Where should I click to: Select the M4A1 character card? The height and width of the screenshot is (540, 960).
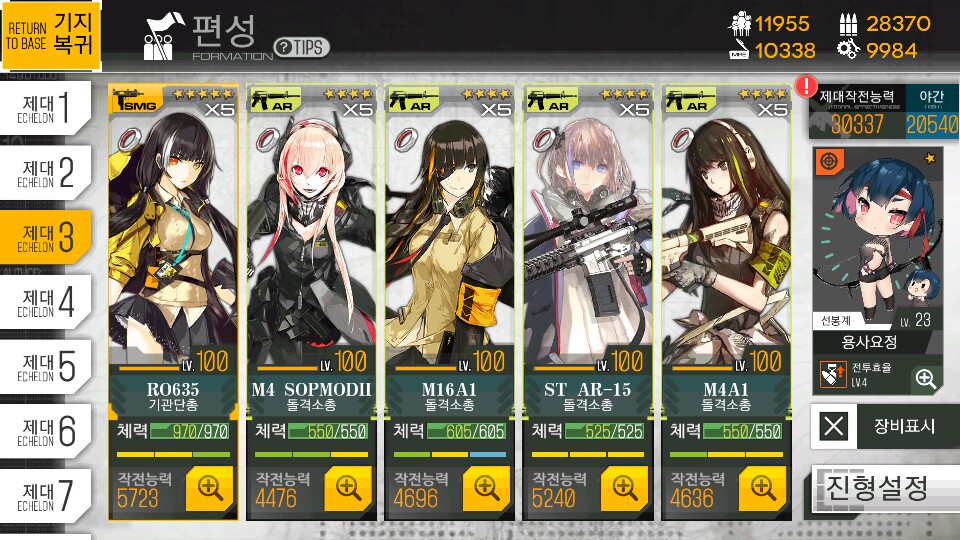click(x=725, y=240)
